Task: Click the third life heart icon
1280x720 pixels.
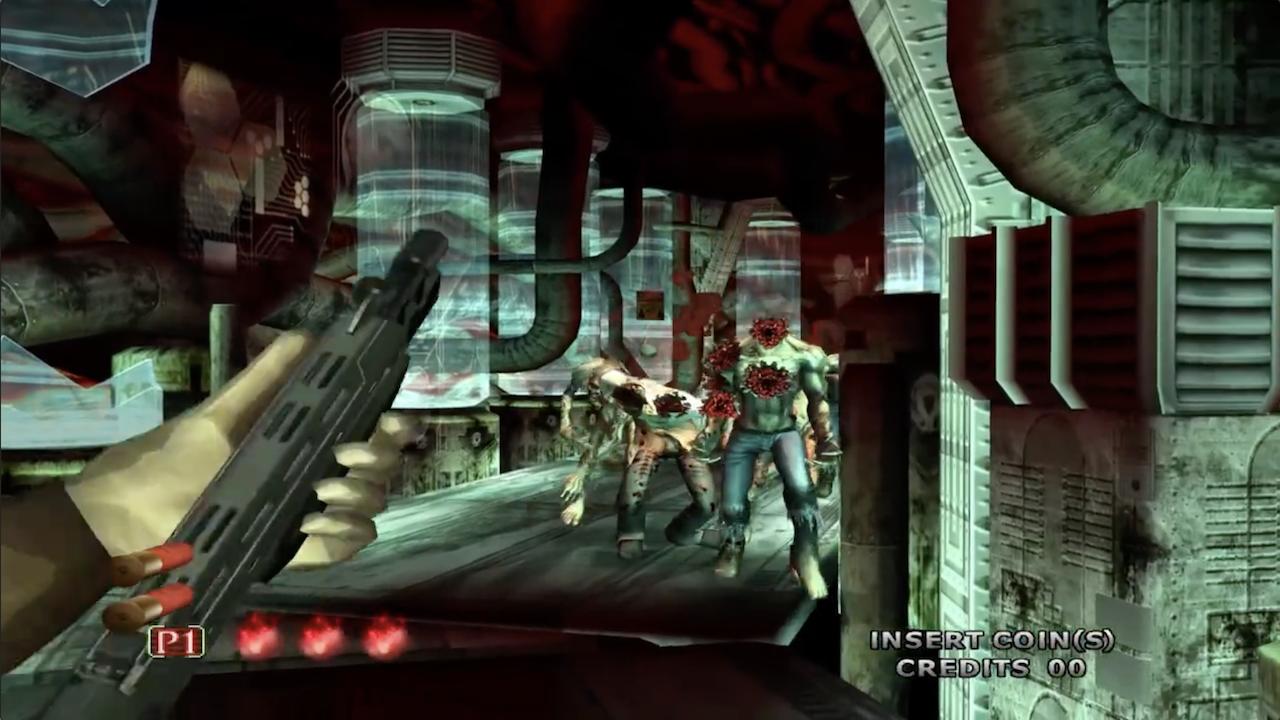Action: pos(382,637)
